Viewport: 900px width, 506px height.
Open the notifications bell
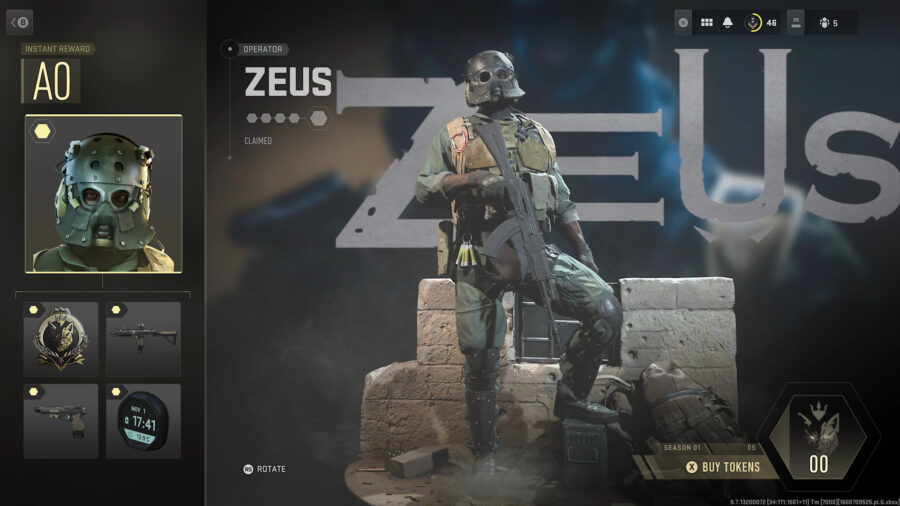[x=729, y=22]
